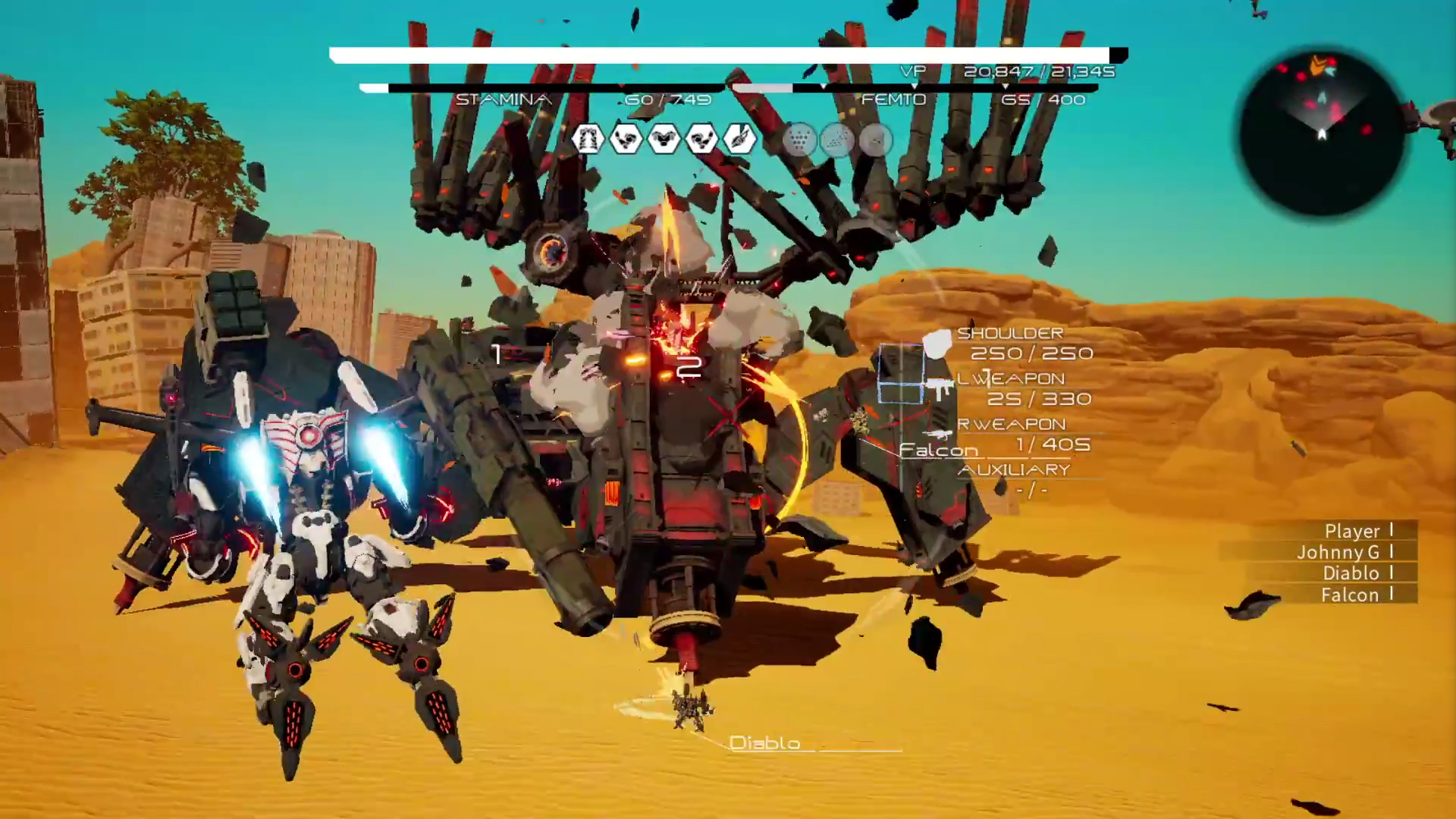Expand the Falcon teammate status entry
The image size is (1456, 819).
[1351, 595]
